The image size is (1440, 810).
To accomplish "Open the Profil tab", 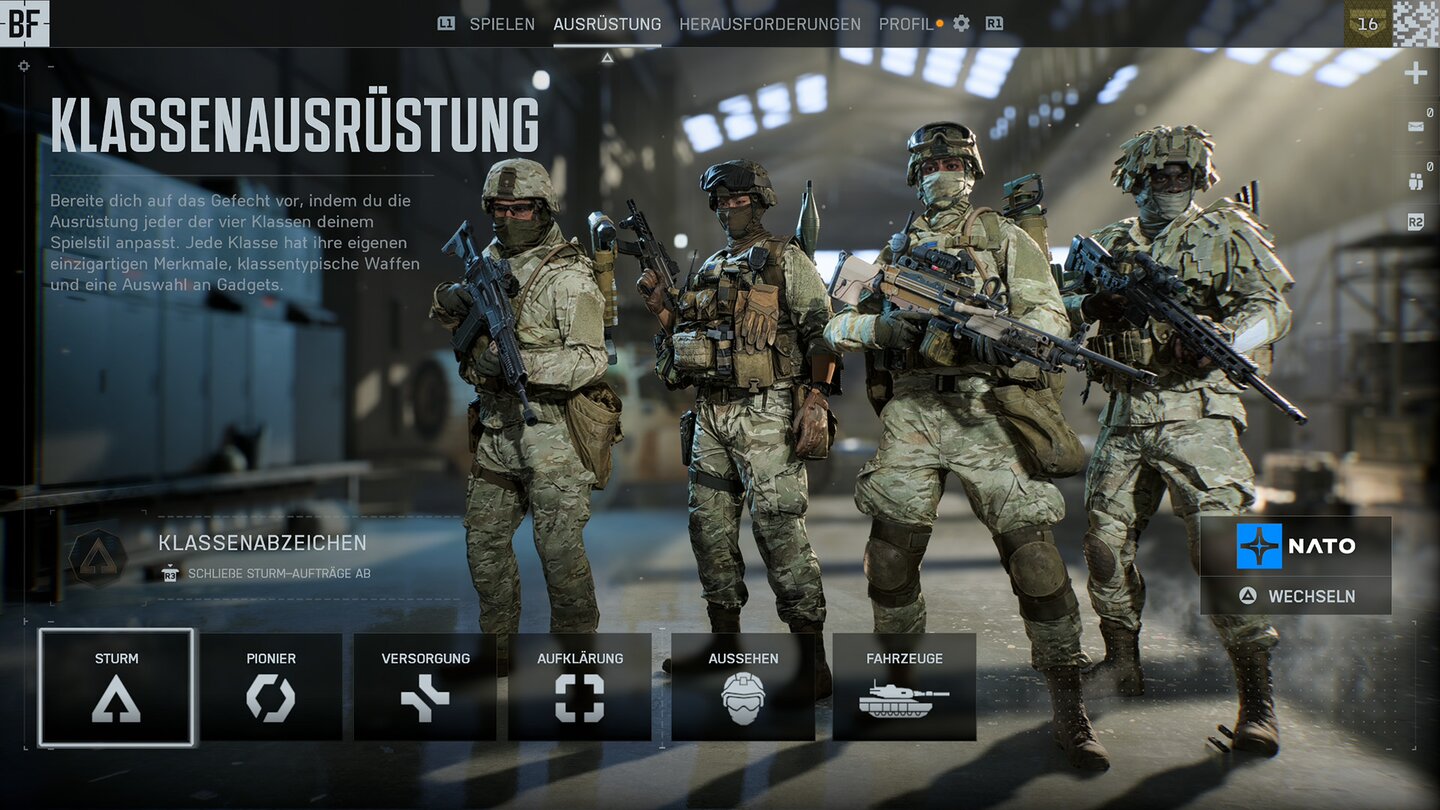I will click(x=906, y=24).
